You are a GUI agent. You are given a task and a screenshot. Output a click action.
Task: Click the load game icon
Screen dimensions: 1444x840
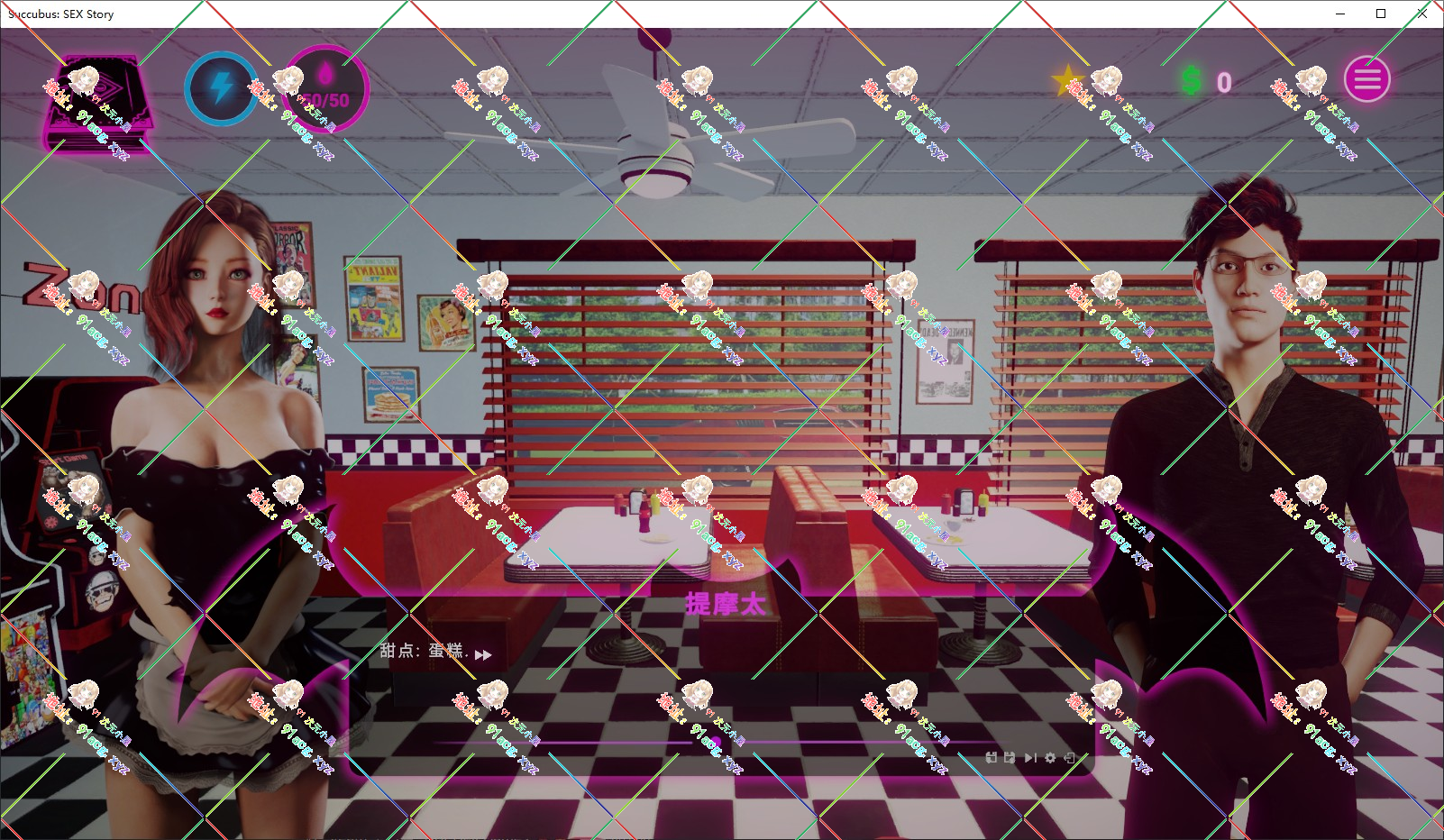(1010, 757)
